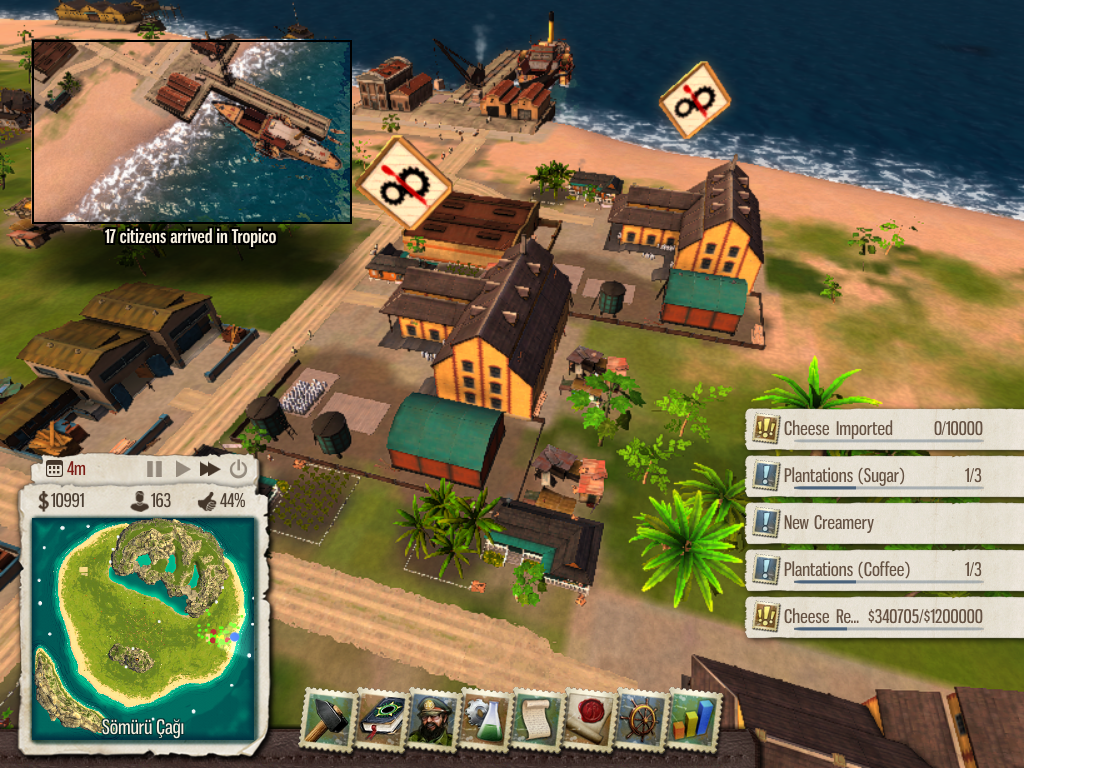This screenshot has width=1094, height=768.
Task: Open the ship's wheel trade icon
Action: coord(642,719)
